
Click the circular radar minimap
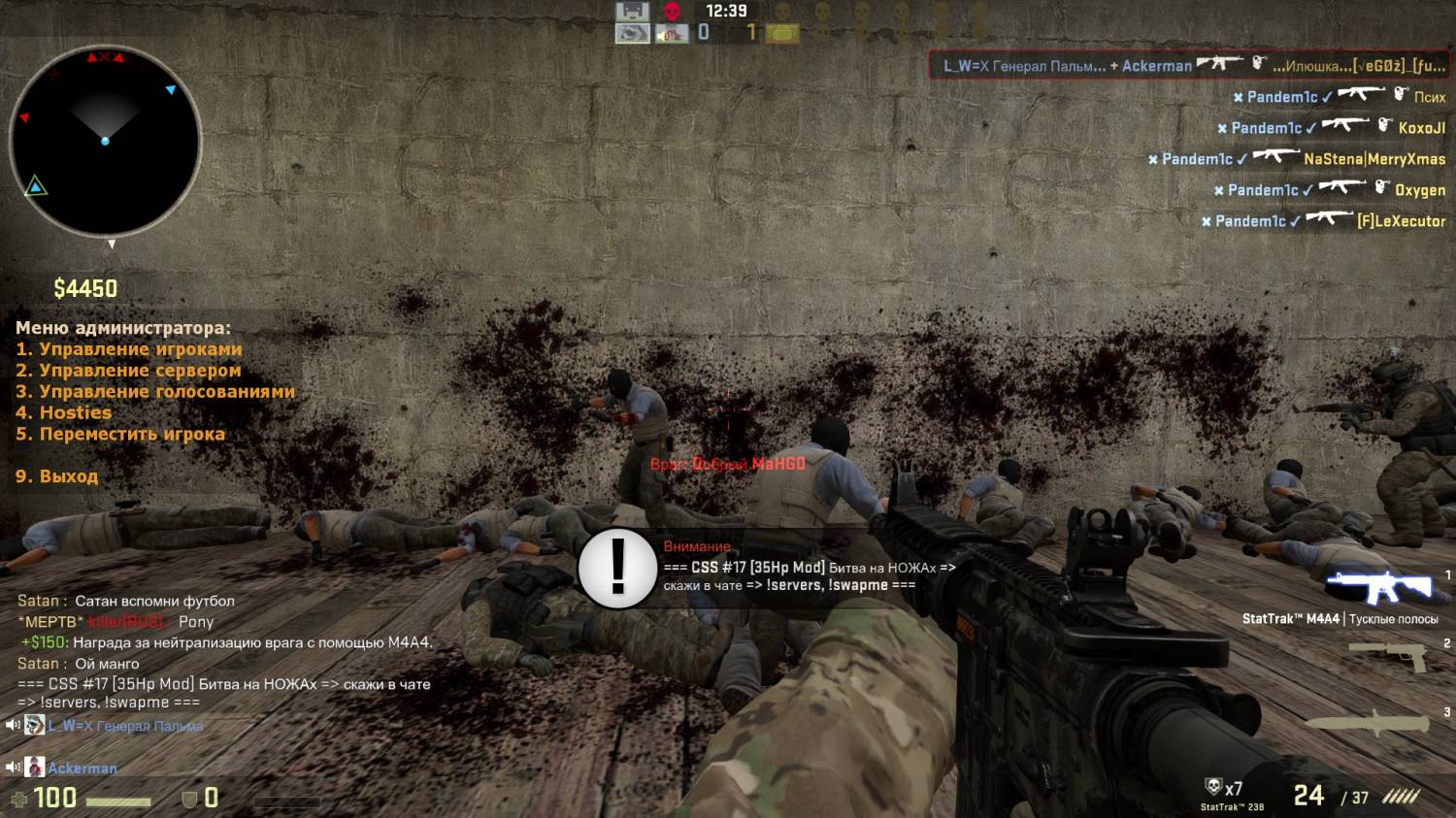105,142
